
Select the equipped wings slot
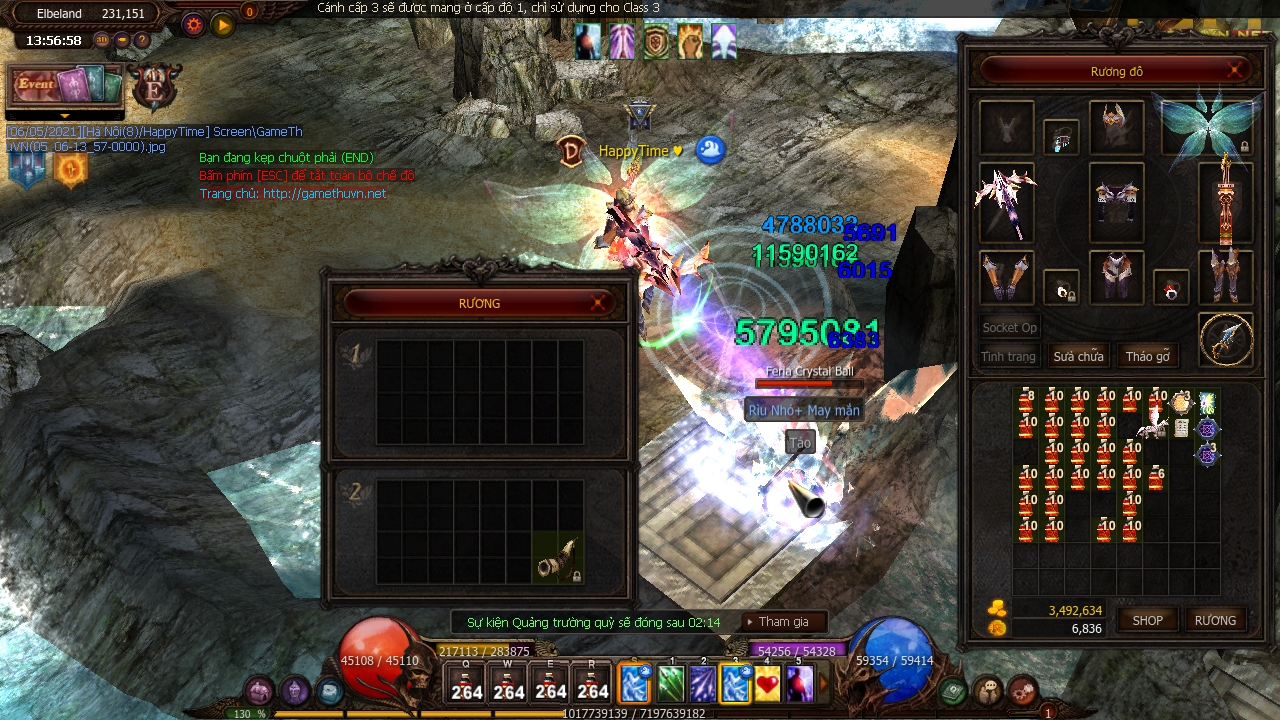[x=1208, y=127]
